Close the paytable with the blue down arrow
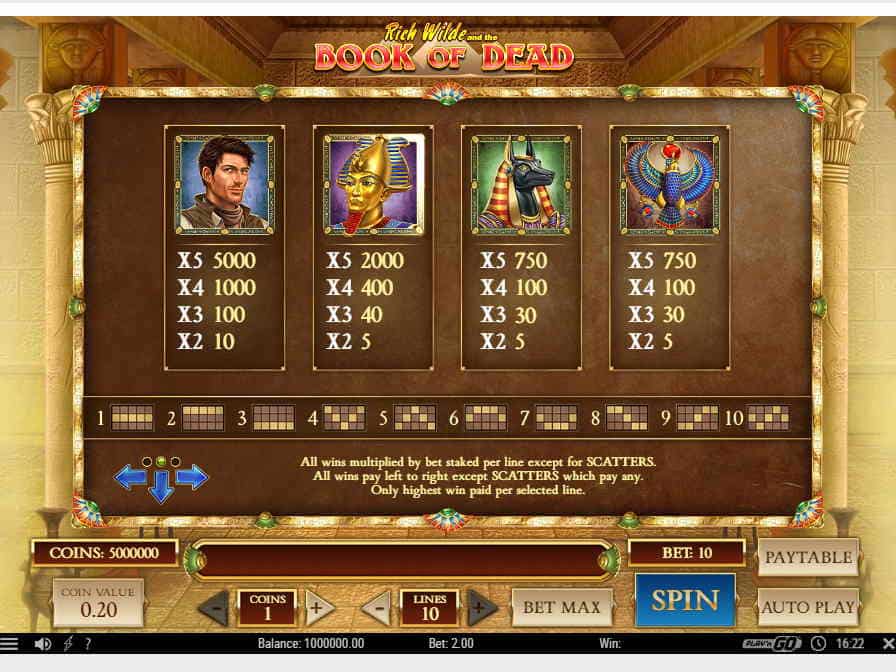This screenshot has width=896, height=672. (161, 488)
